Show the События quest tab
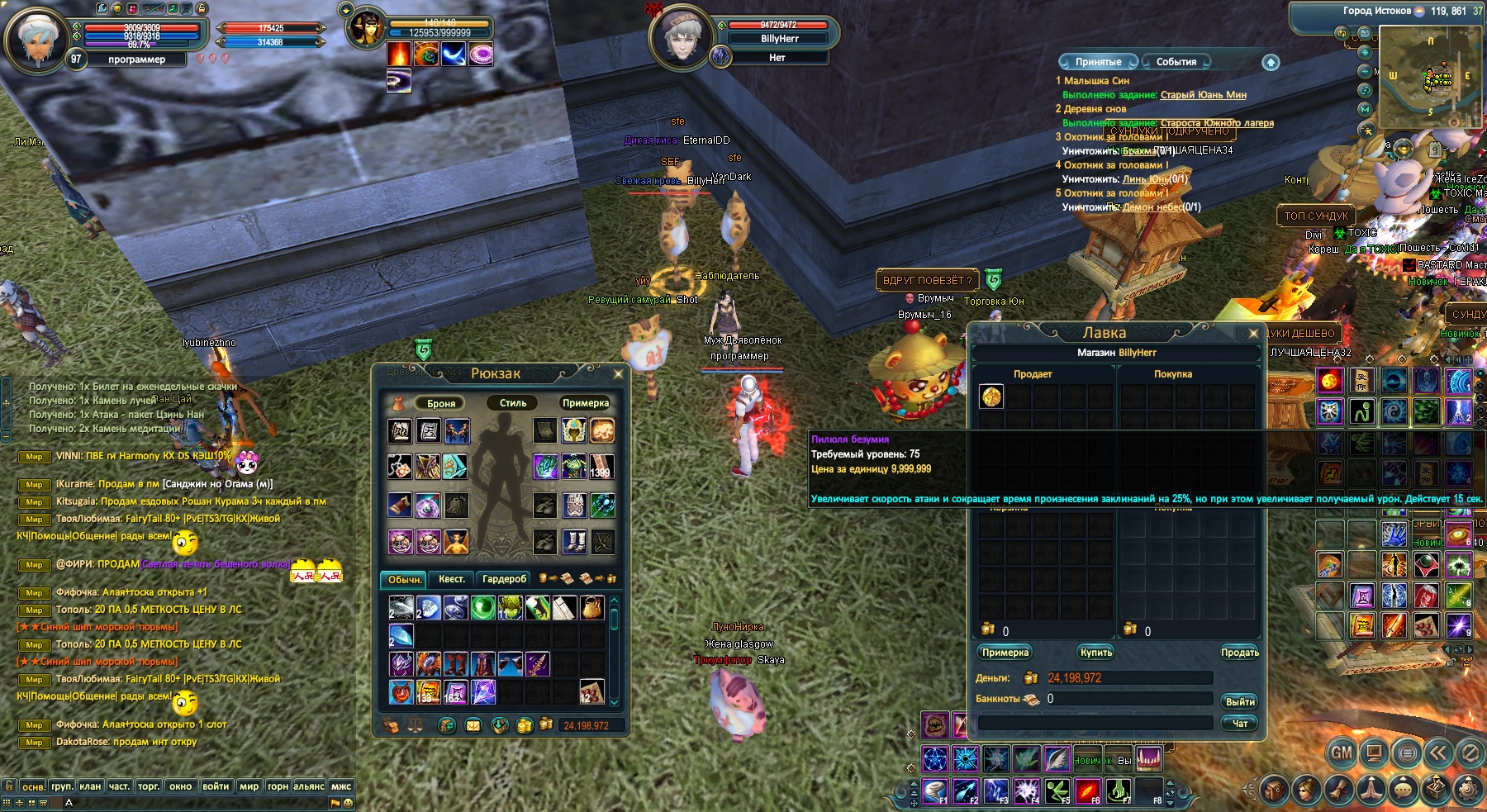 click(1176, 62)
